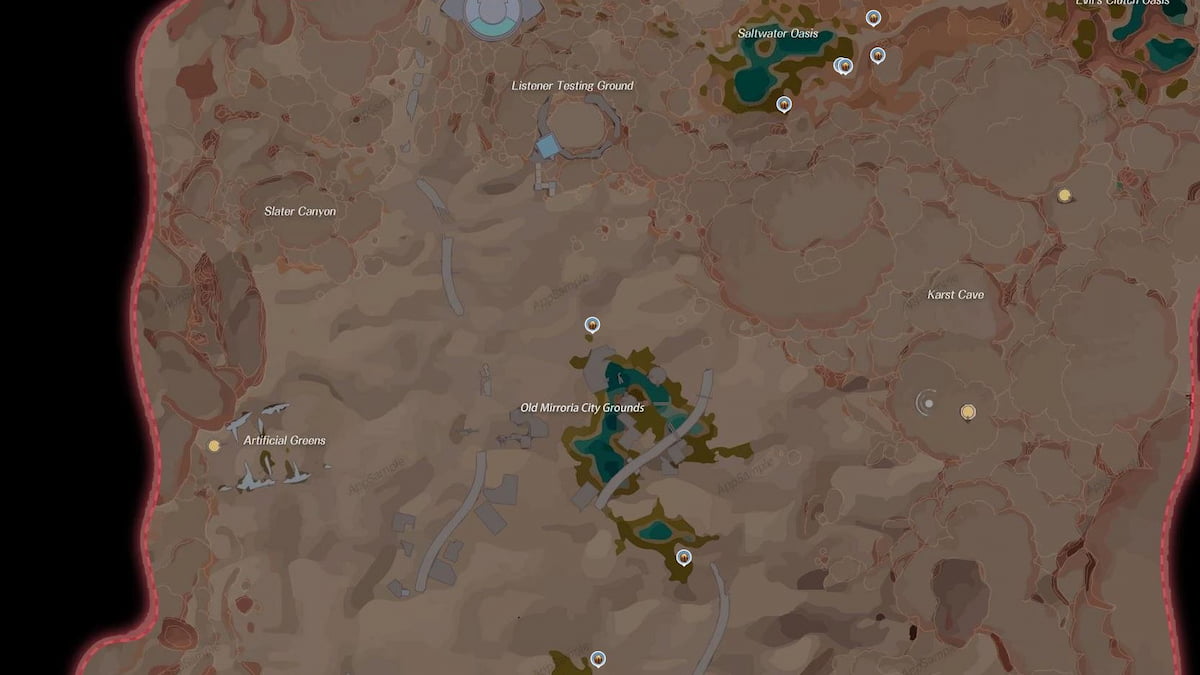Click the marker below Old Mirroria's small southern pond
This screenshot has width=1200, height=675.
pyautogui.click(x=684, y=557)
